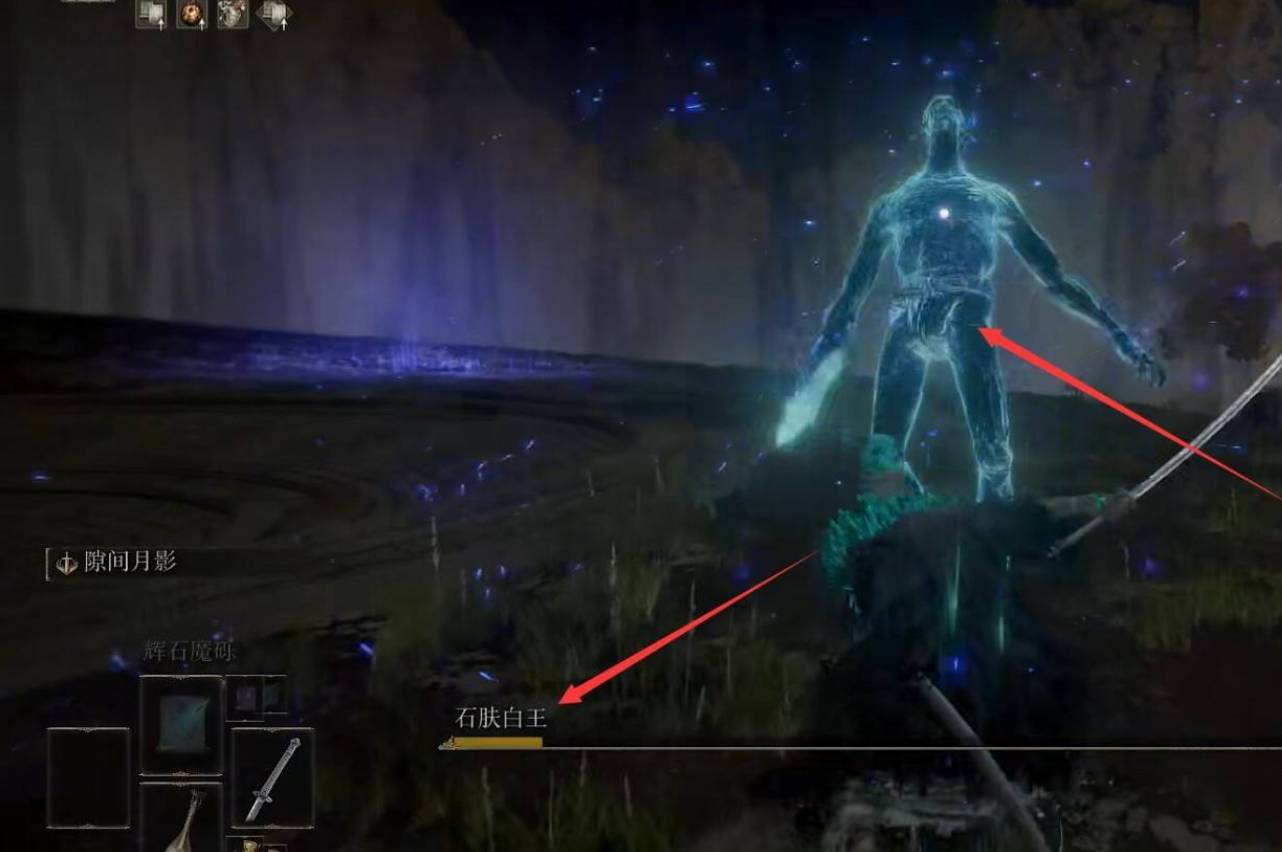Click the first quick-use item slot top-left
Screen dimensions: 1282x852
150,15
